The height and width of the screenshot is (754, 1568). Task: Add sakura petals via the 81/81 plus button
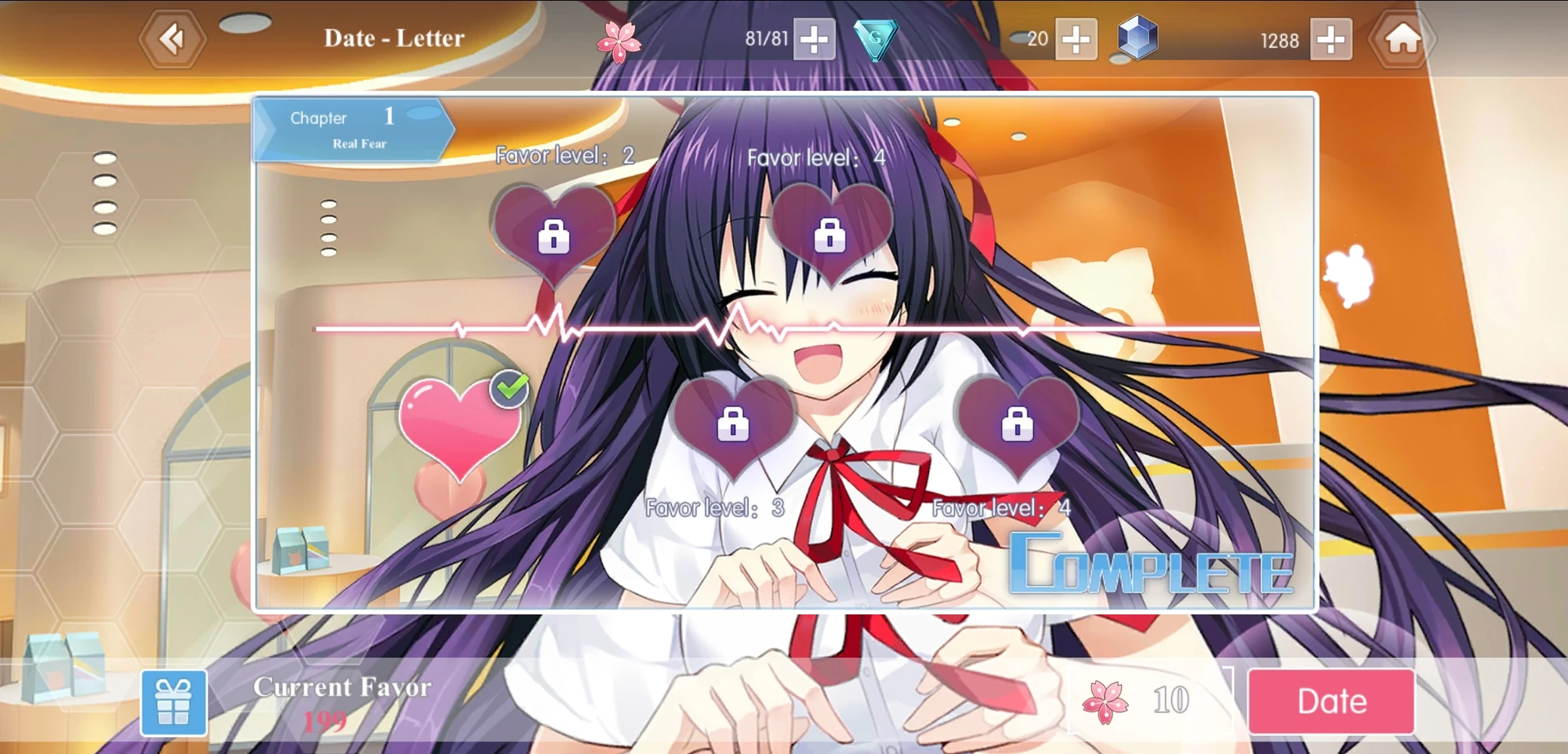[x=815, y=39]
